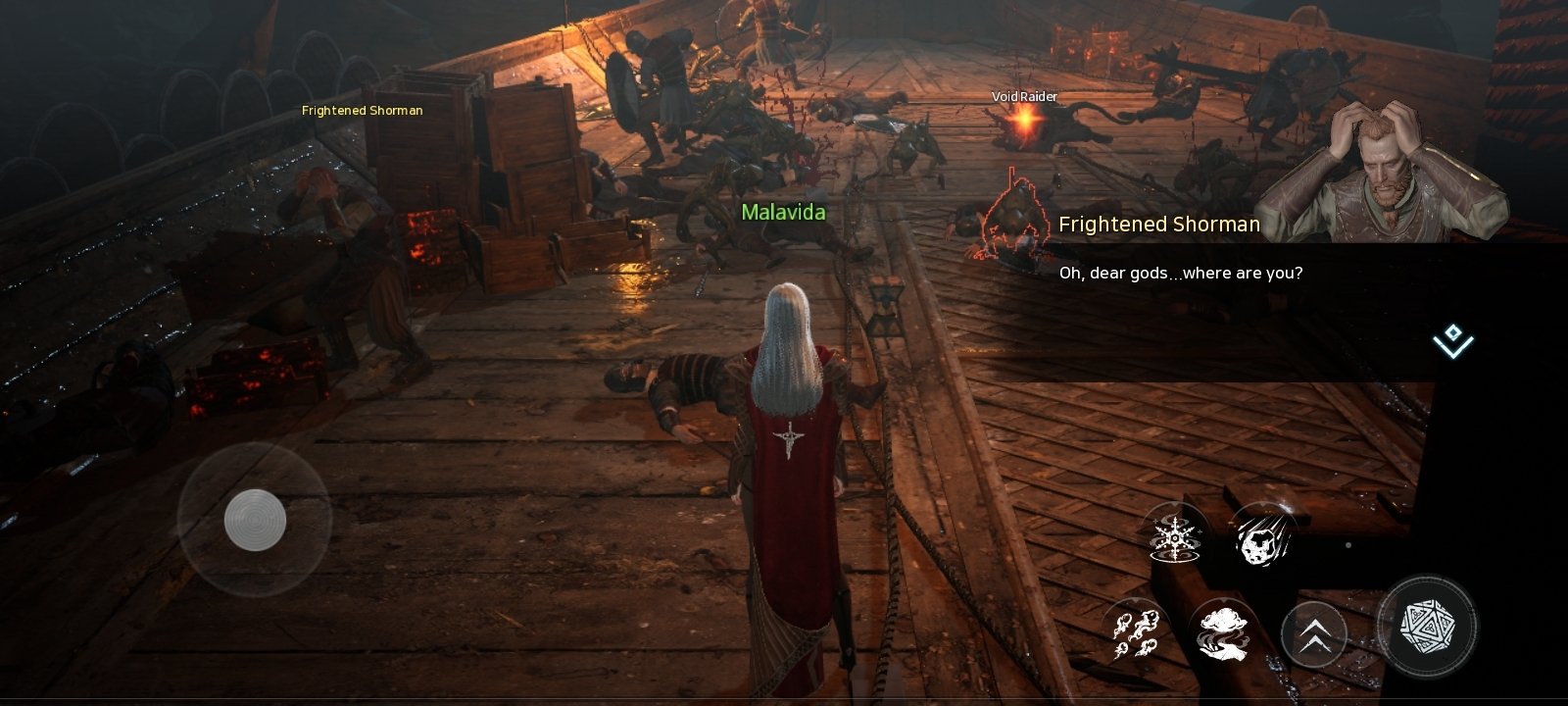
Task: Trigger the cloud-in-hand spell
Action: tap(1224, 631)
